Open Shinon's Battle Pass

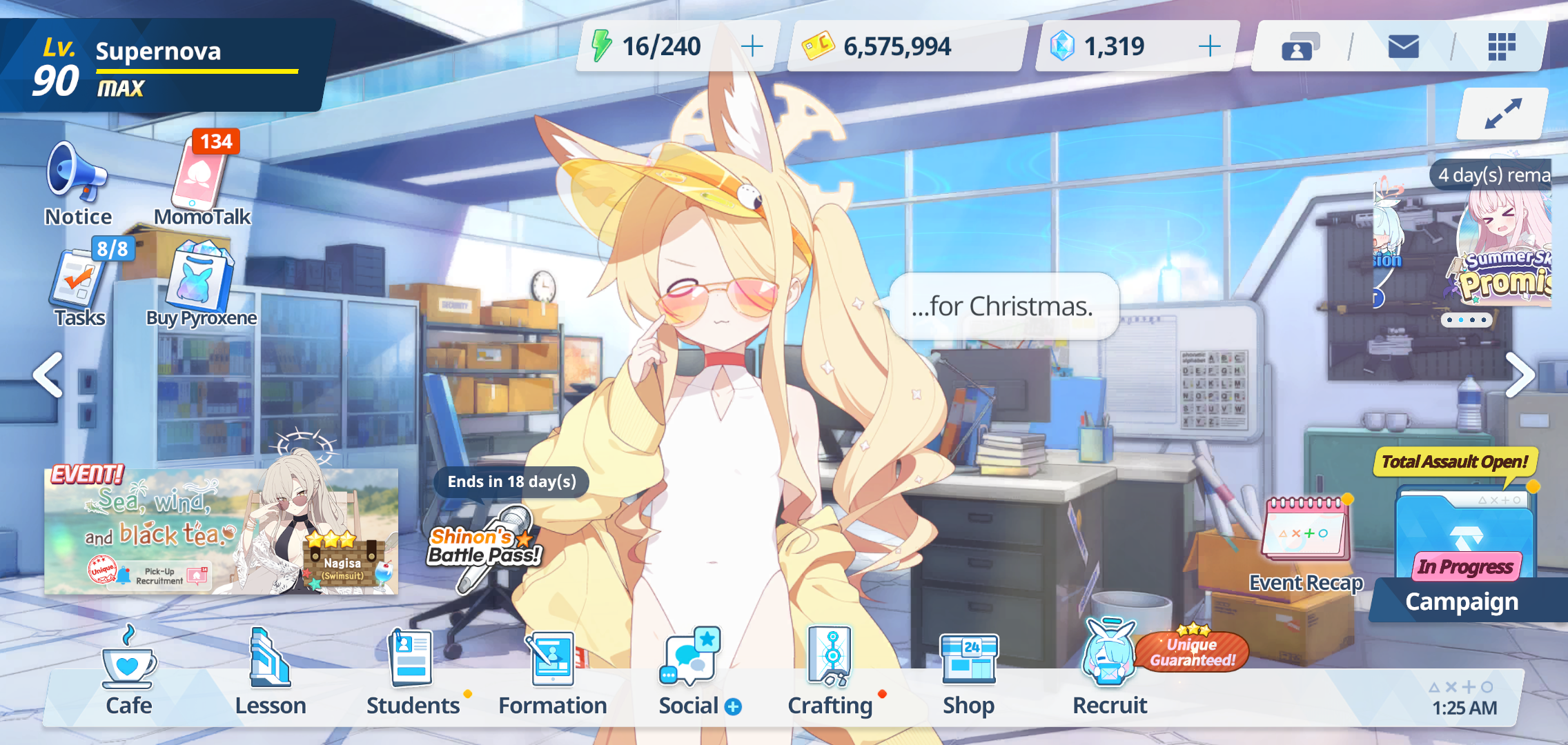485,545
